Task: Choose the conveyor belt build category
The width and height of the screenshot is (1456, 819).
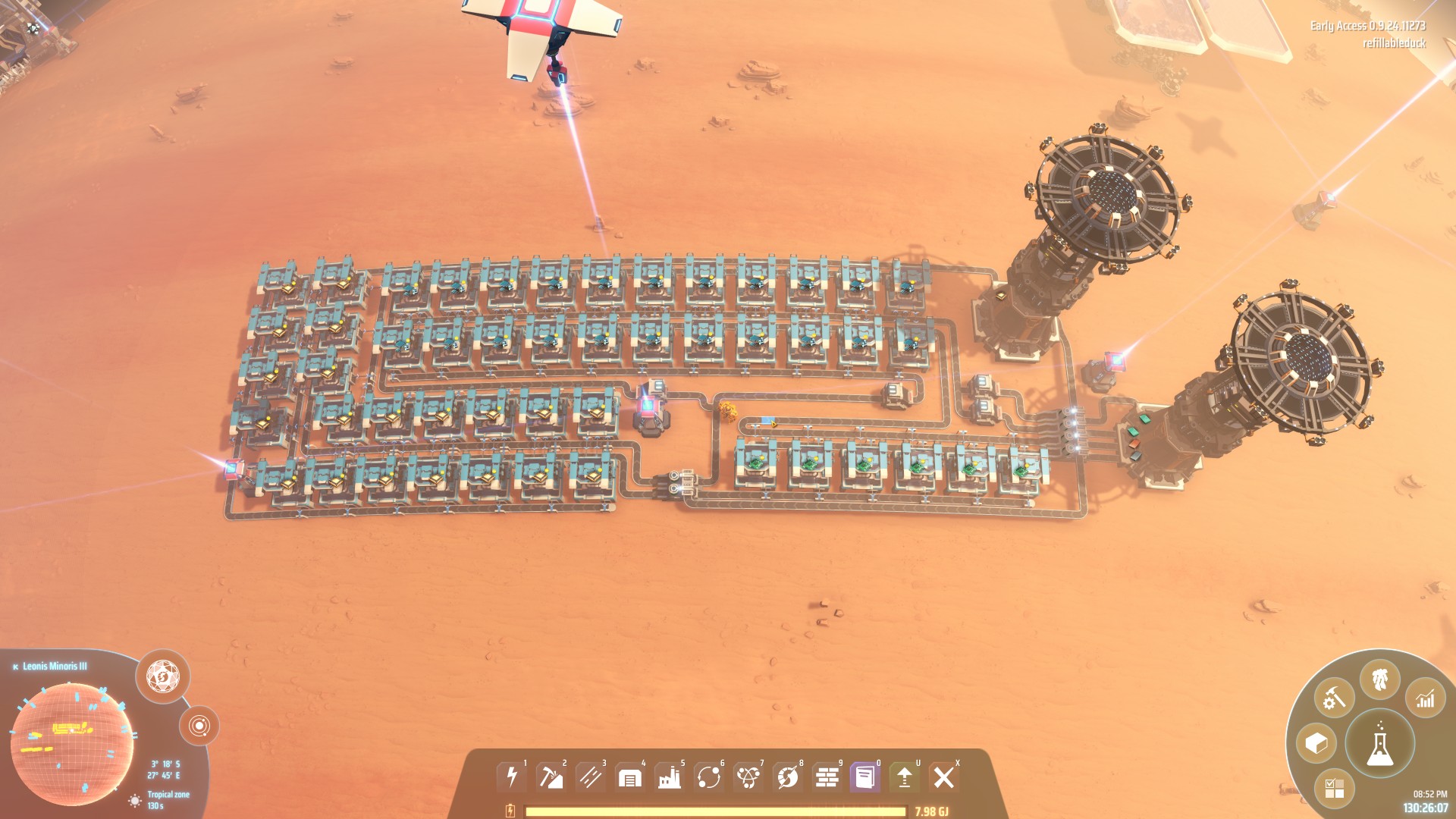Action: tap(590, 777)
